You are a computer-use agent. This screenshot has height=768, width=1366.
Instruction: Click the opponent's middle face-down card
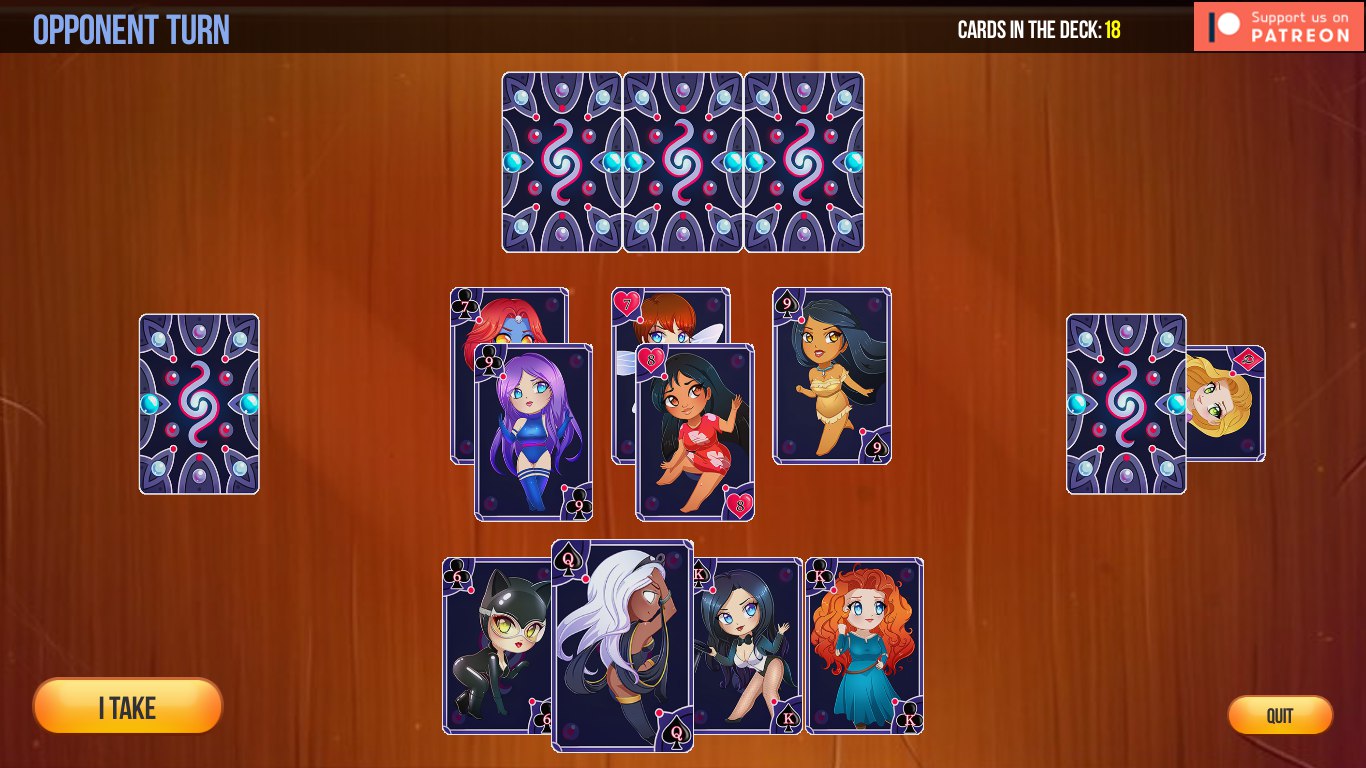click(x=682, y=160)
